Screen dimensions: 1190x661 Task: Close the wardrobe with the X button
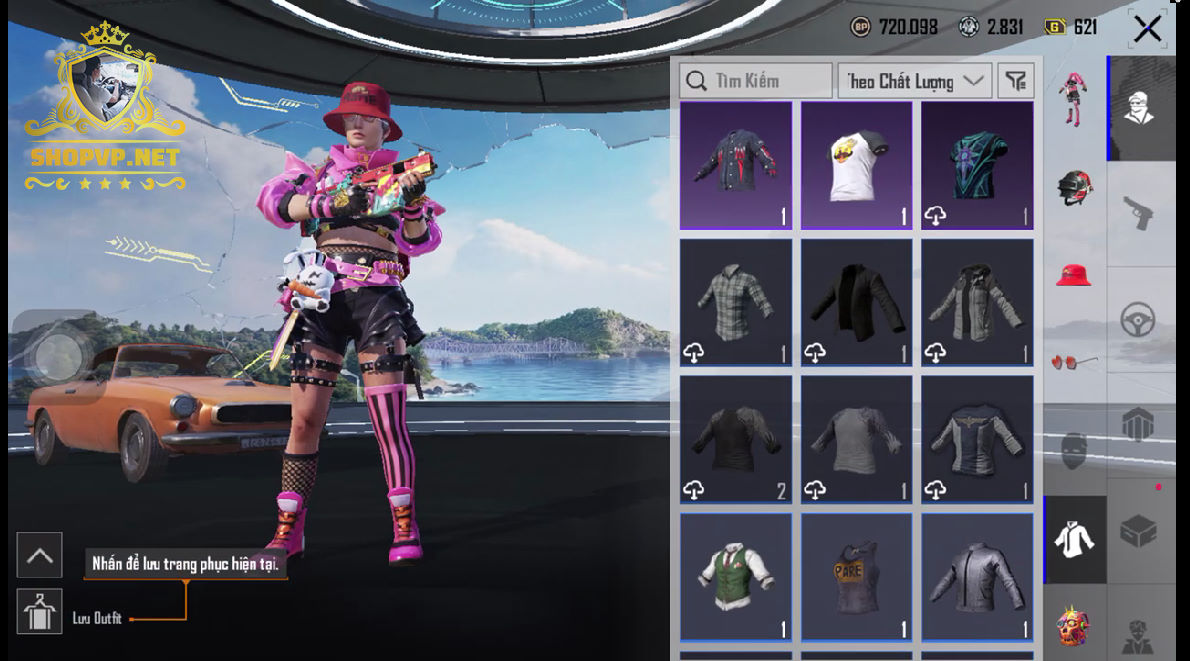click(1147, 29)
